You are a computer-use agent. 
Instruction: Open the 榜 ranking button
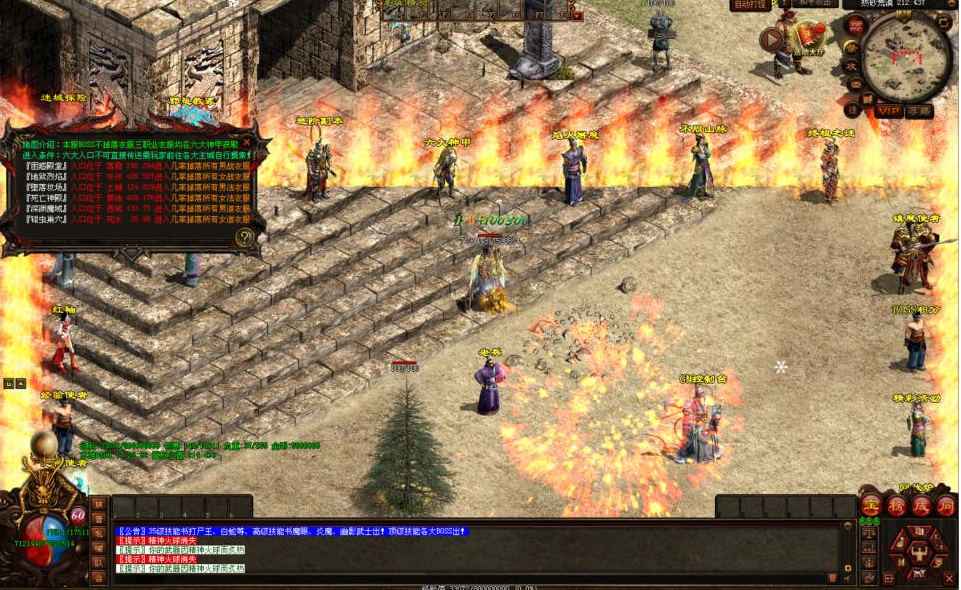click(x=896, y=505)
